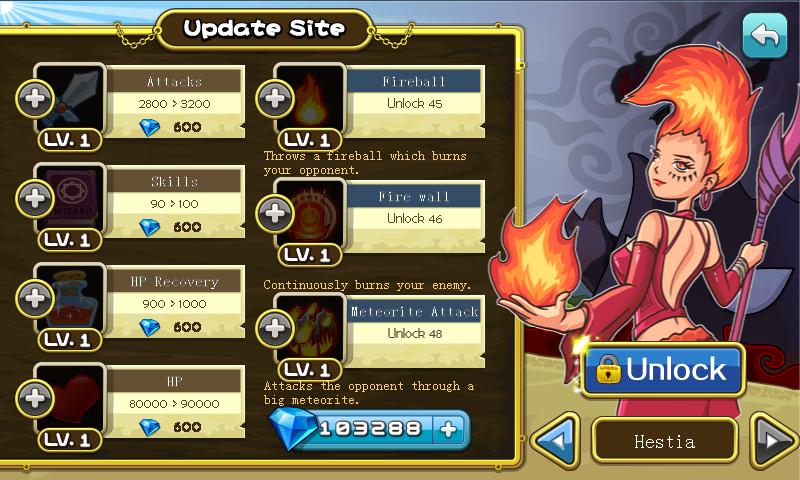The image size is (800, 480).
Task: Add a level to Skills
Action: tap(32, 197)
